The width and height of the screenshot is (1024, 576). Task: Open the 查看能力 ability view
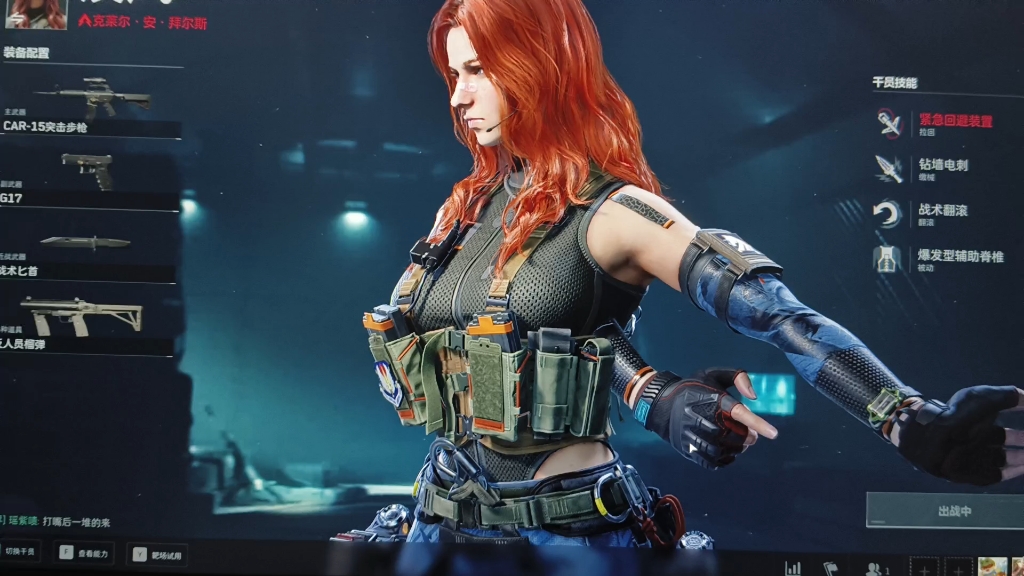click(x=85, y=552)
